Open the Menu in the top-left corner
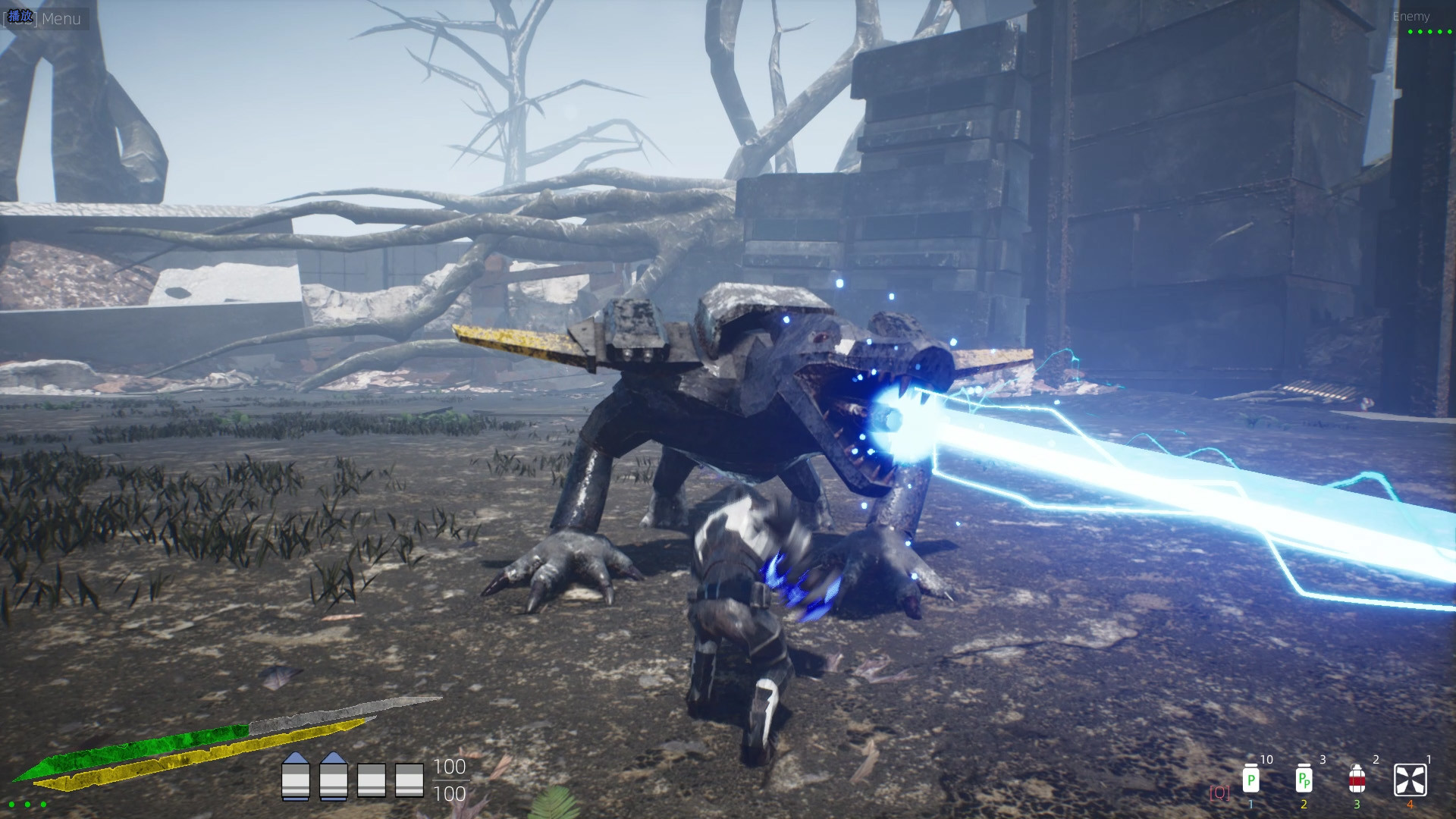Viewport: 1456px width, 819px height. coord(61,19)
